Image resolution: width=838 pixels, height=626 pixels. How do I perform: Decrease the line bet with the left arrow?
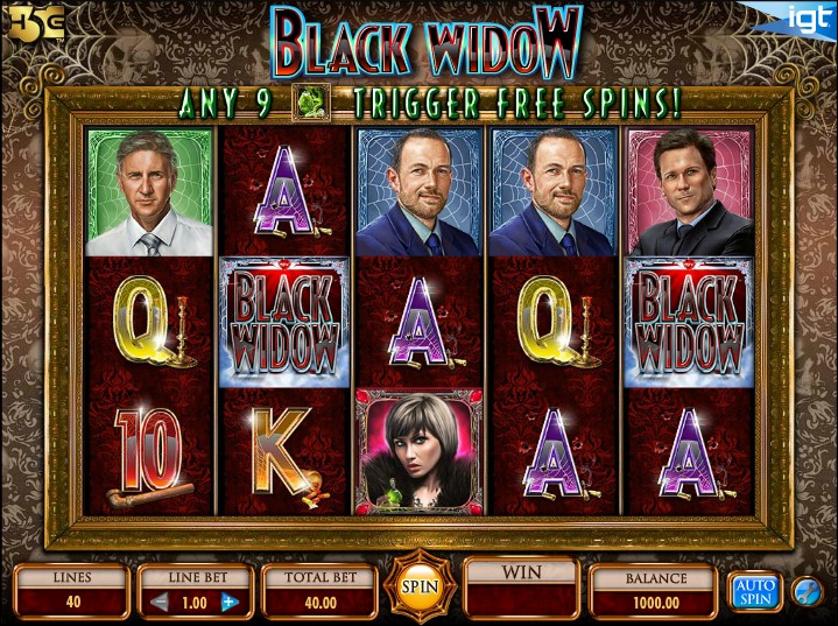pos(159,602)
